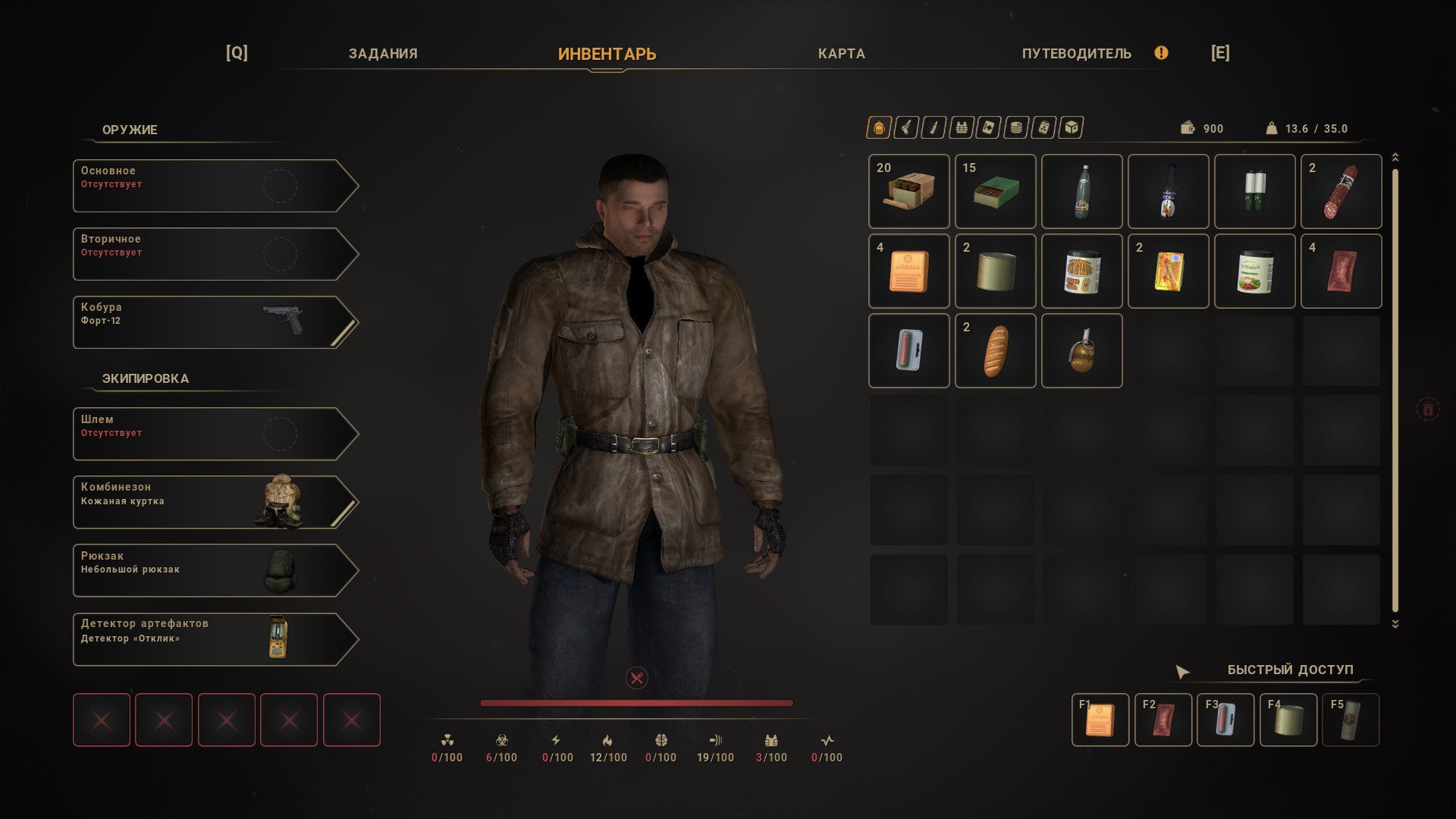Select the canned food filter icon

click(1016, 128)
